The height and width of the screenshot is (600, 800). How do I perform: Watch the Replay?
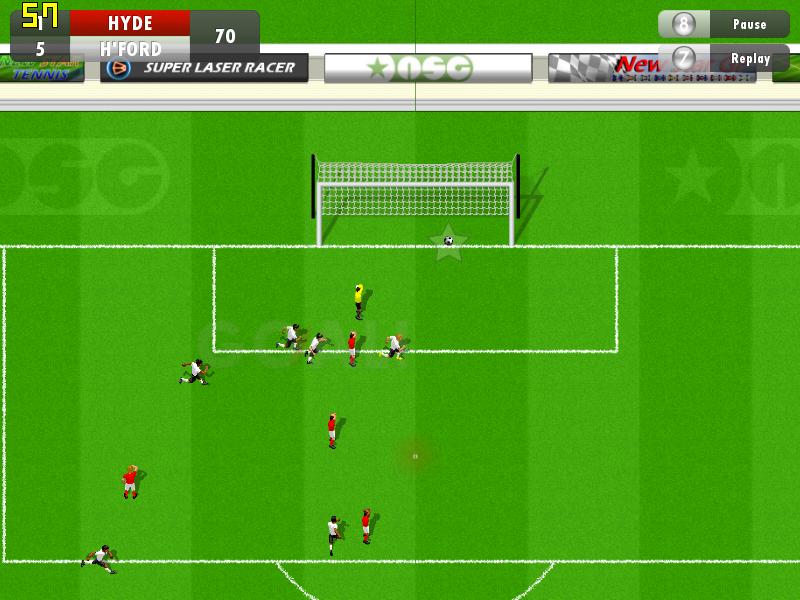[x=724, y=58]
